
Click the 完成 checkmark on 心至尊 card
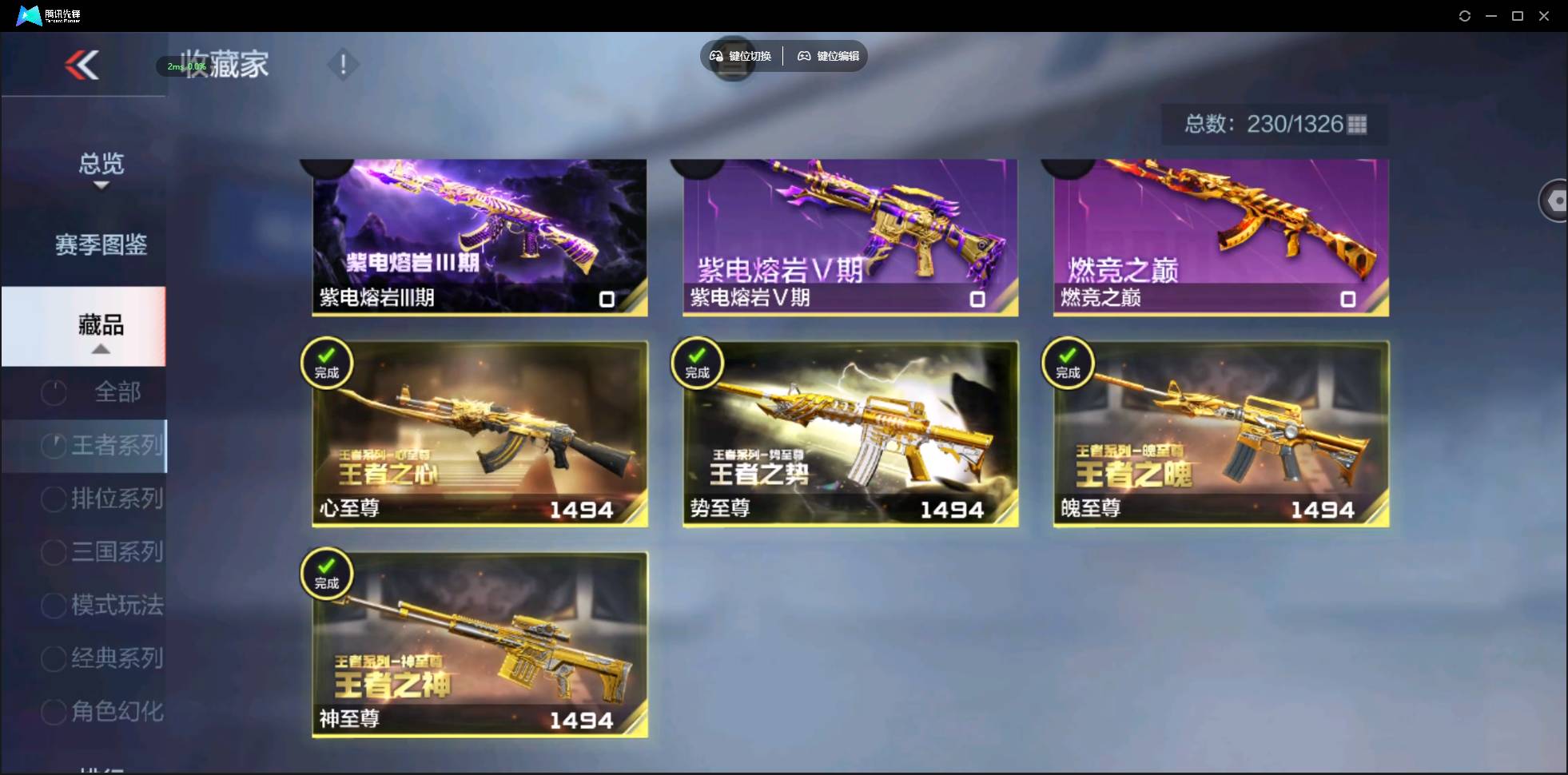click(x=326, y=363)
